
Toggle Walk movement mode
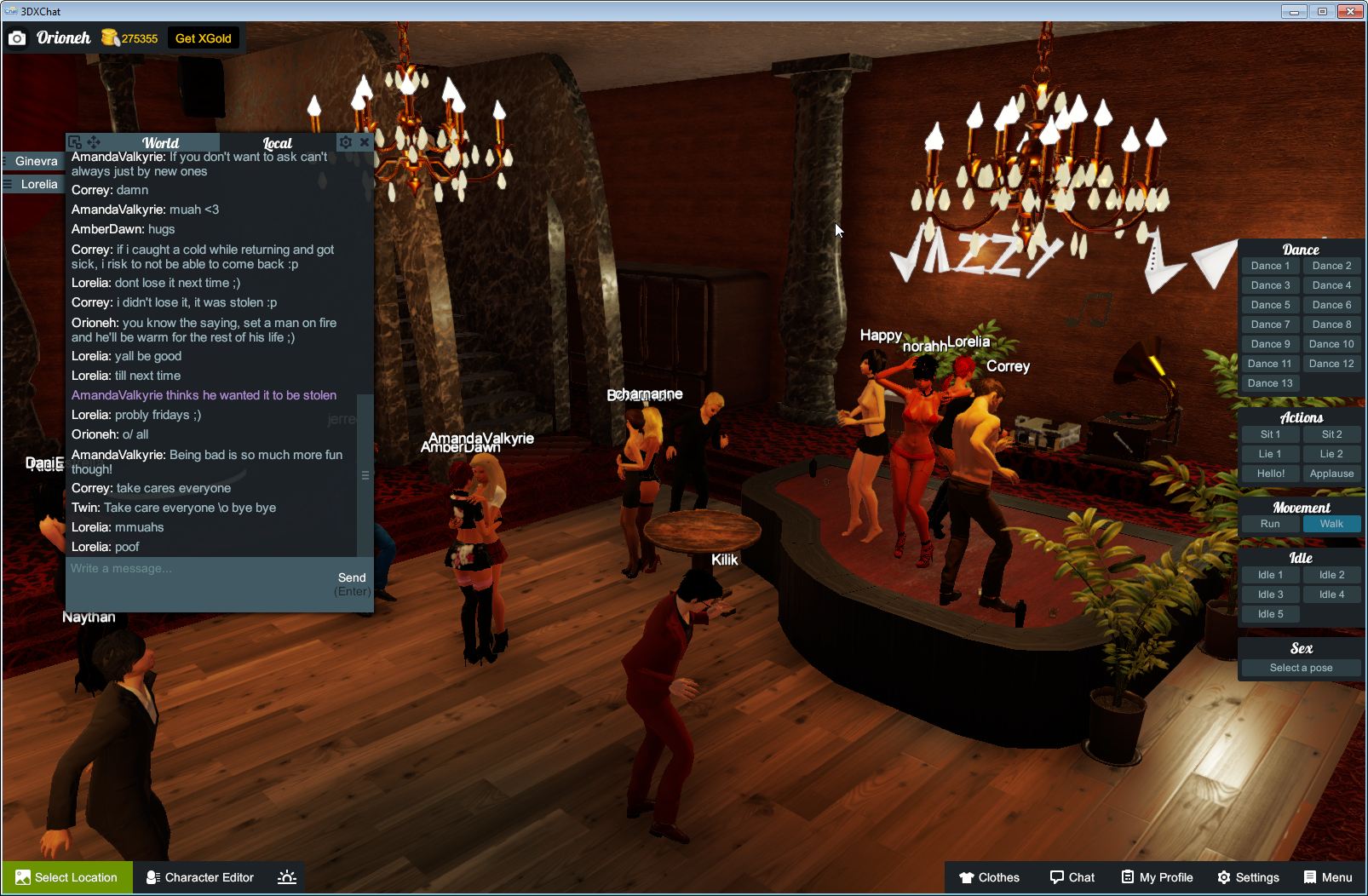[1331, 524]
